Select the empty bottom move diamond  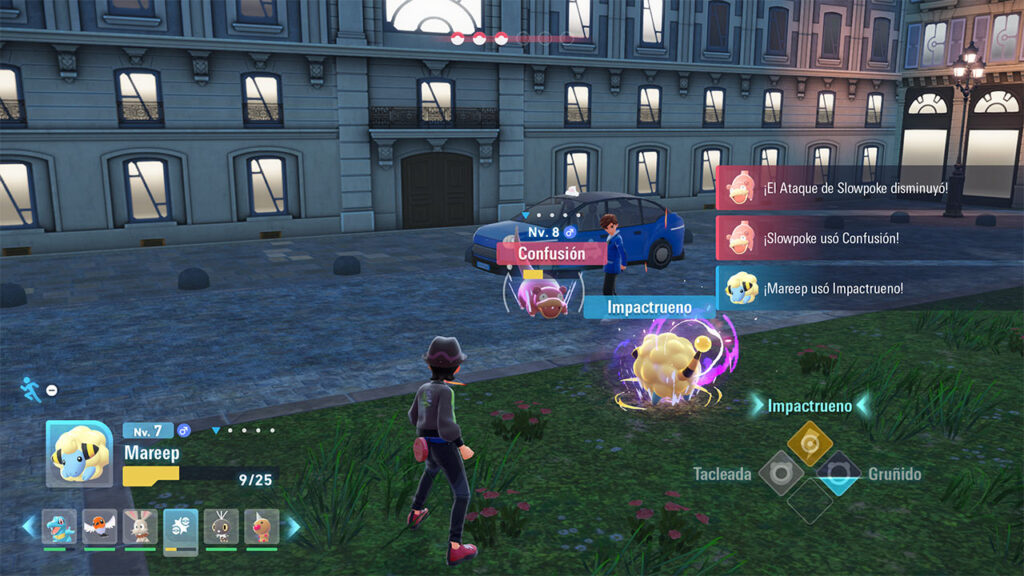click(809, 501)
